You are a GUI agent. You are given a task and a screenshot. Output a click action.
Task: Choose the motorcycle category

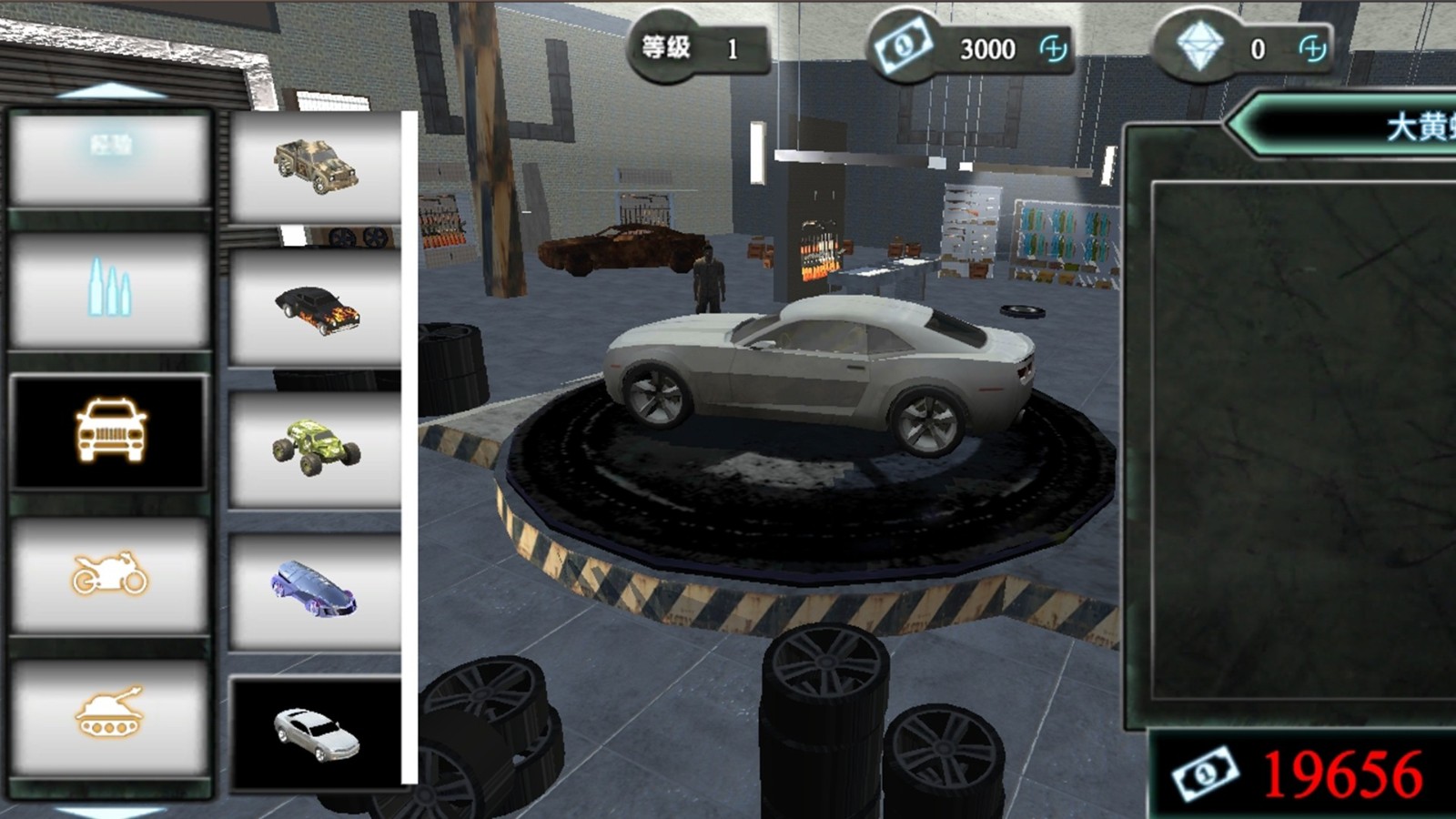point(110,574)
